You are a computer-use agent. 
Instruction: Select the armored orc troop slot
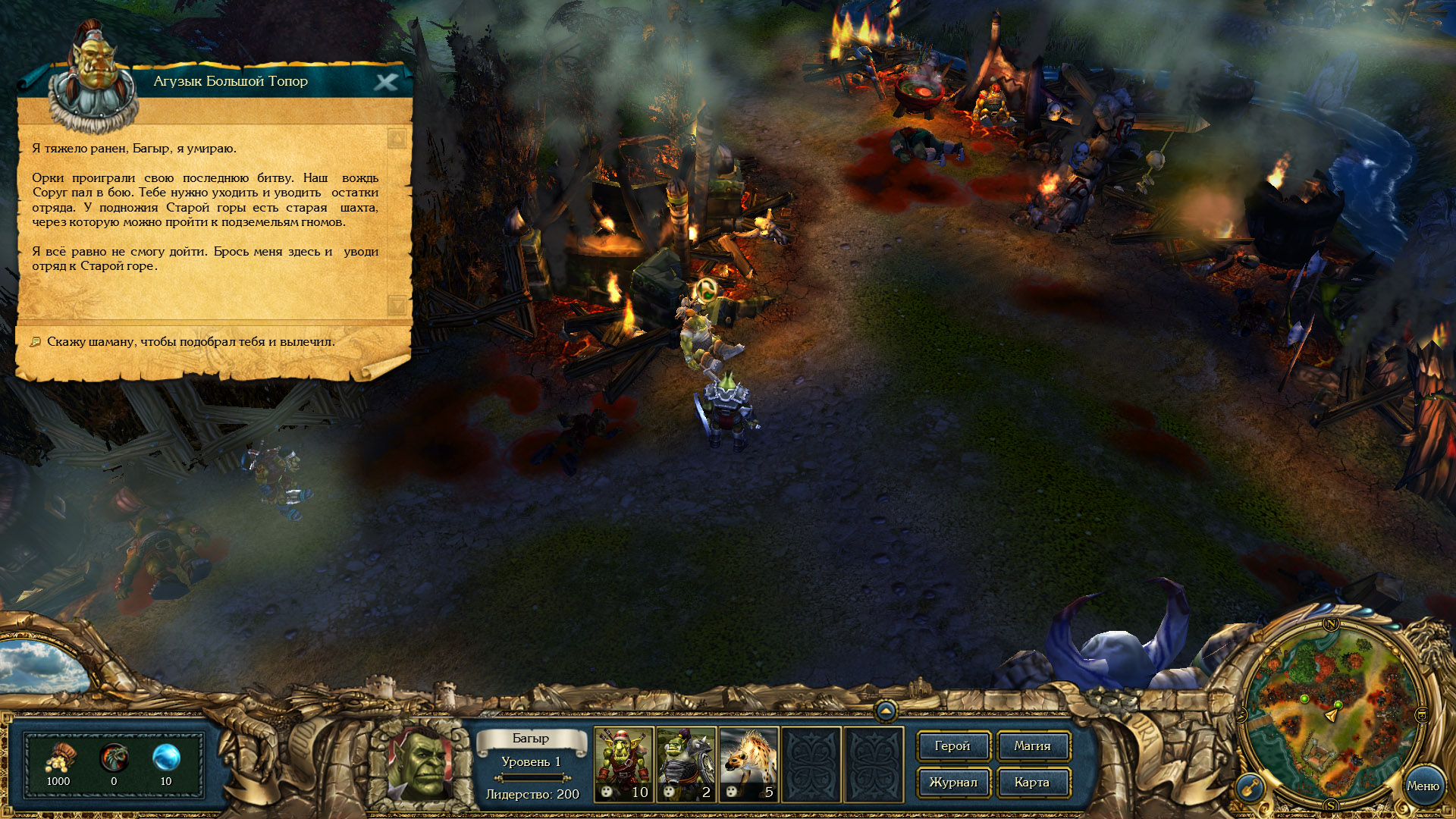[x=686, y=764]
